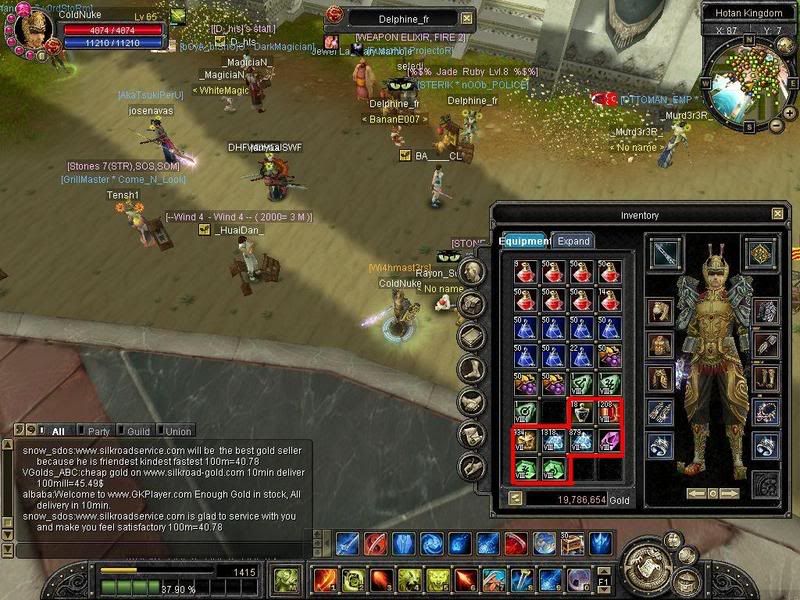
Task: Switch to the Expand inventory tab
Action: [x=574, y=241]
